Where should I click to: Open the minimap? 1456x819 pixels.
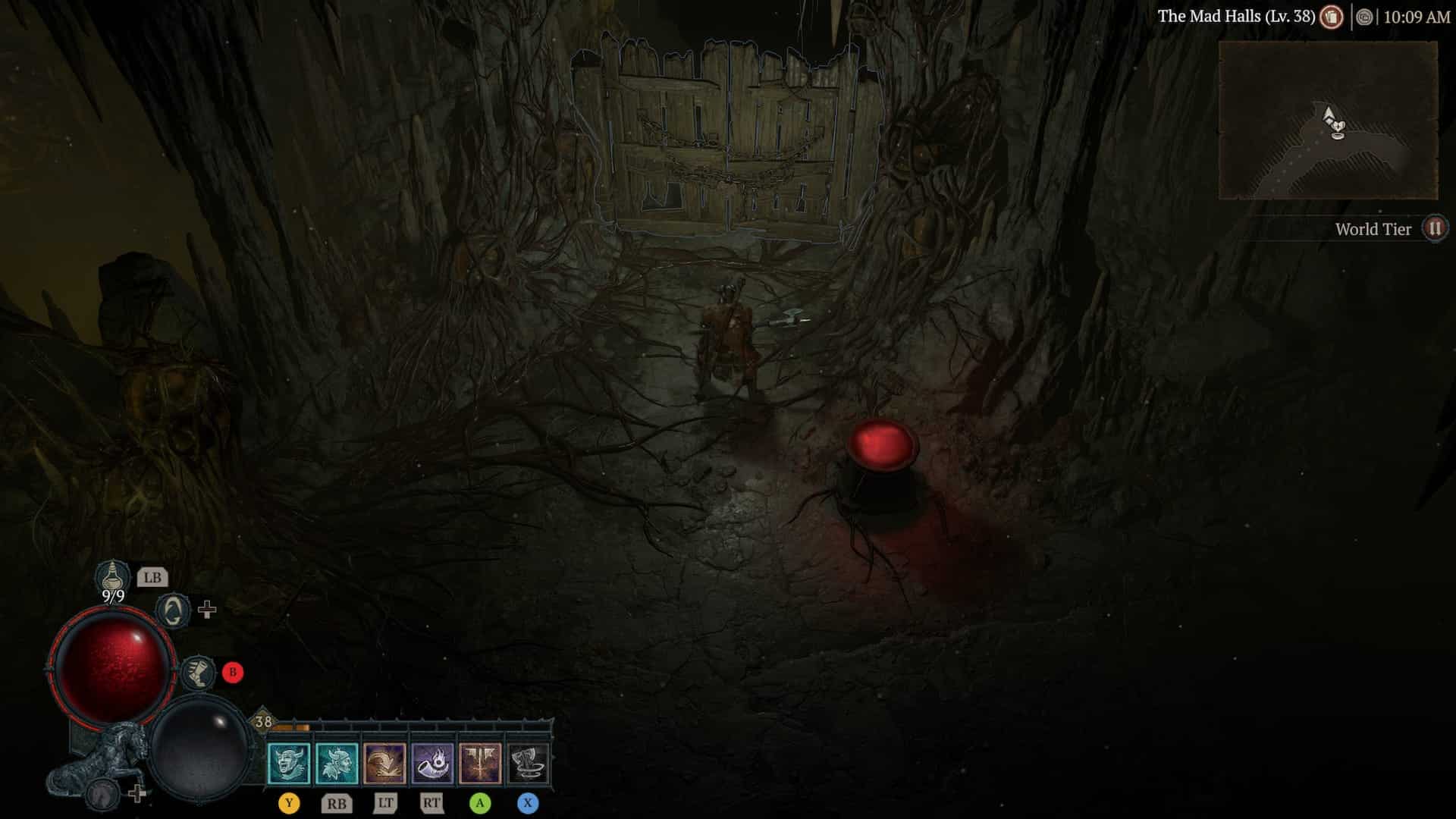coord(1328,121)
